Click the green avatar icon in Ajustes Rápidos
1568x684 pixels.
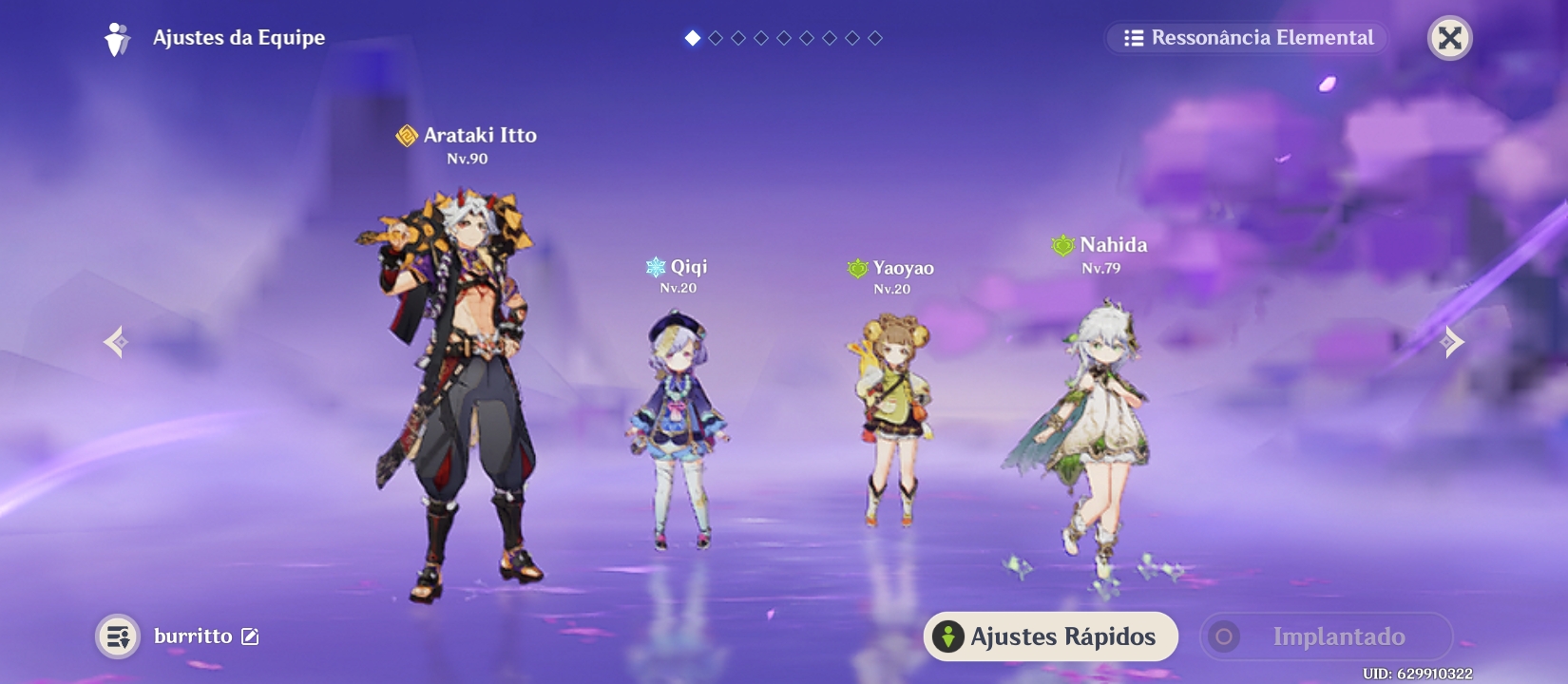pos(946,636)
